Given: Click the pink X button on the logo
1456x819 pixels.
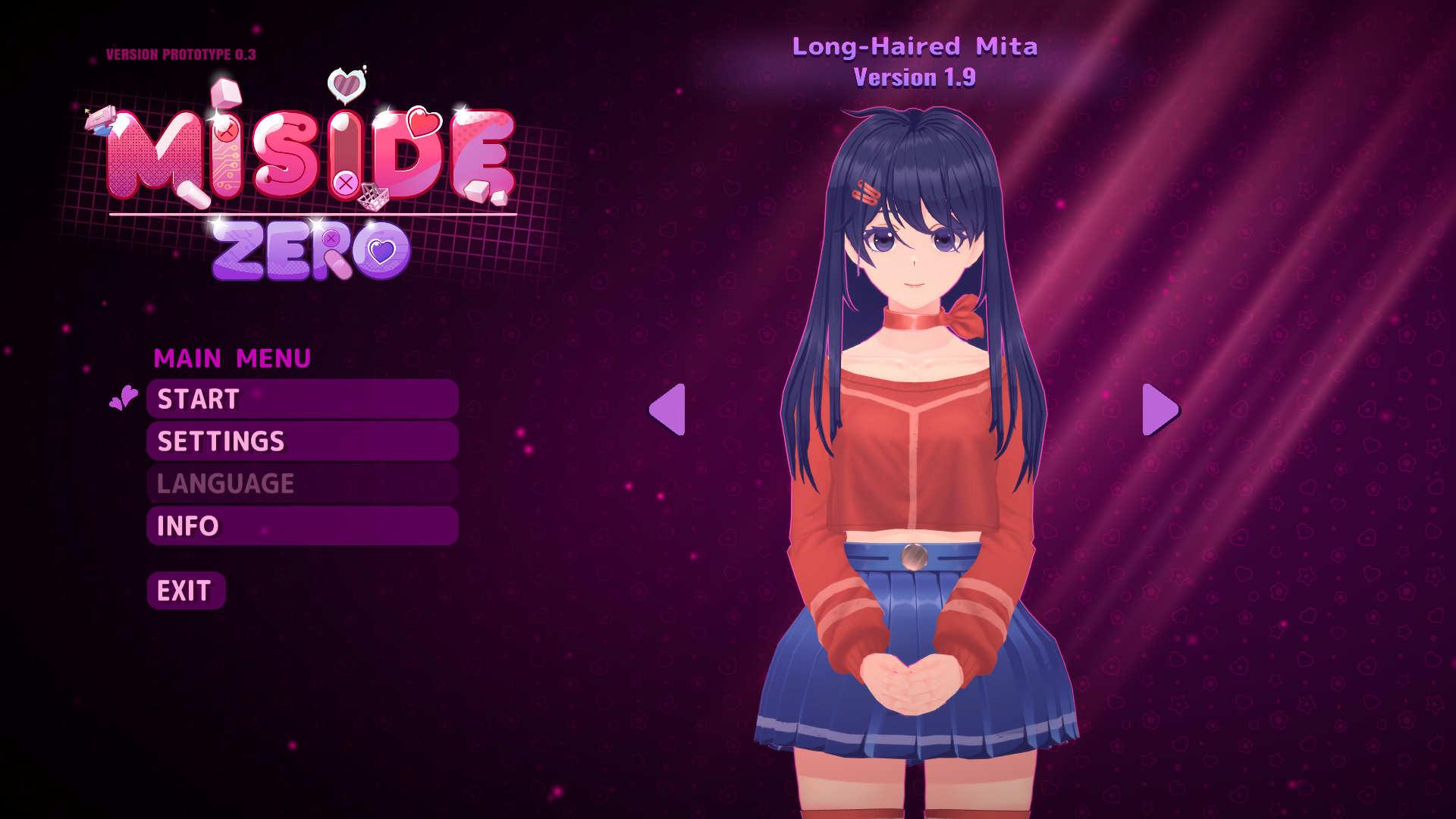Looking at the screenshot, I should click(345, 182).
